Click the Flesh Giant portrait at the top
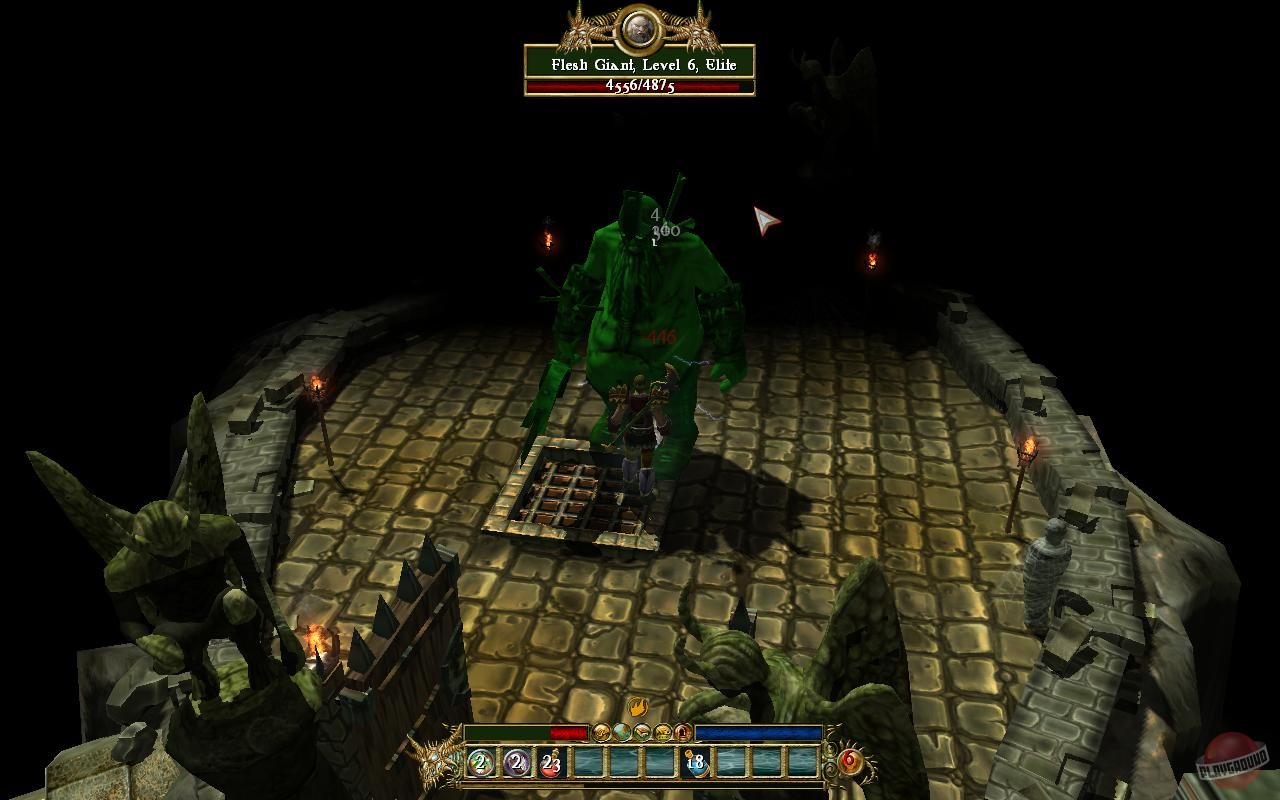Viewport: 1280px width, 800px height. click(640, 28)
